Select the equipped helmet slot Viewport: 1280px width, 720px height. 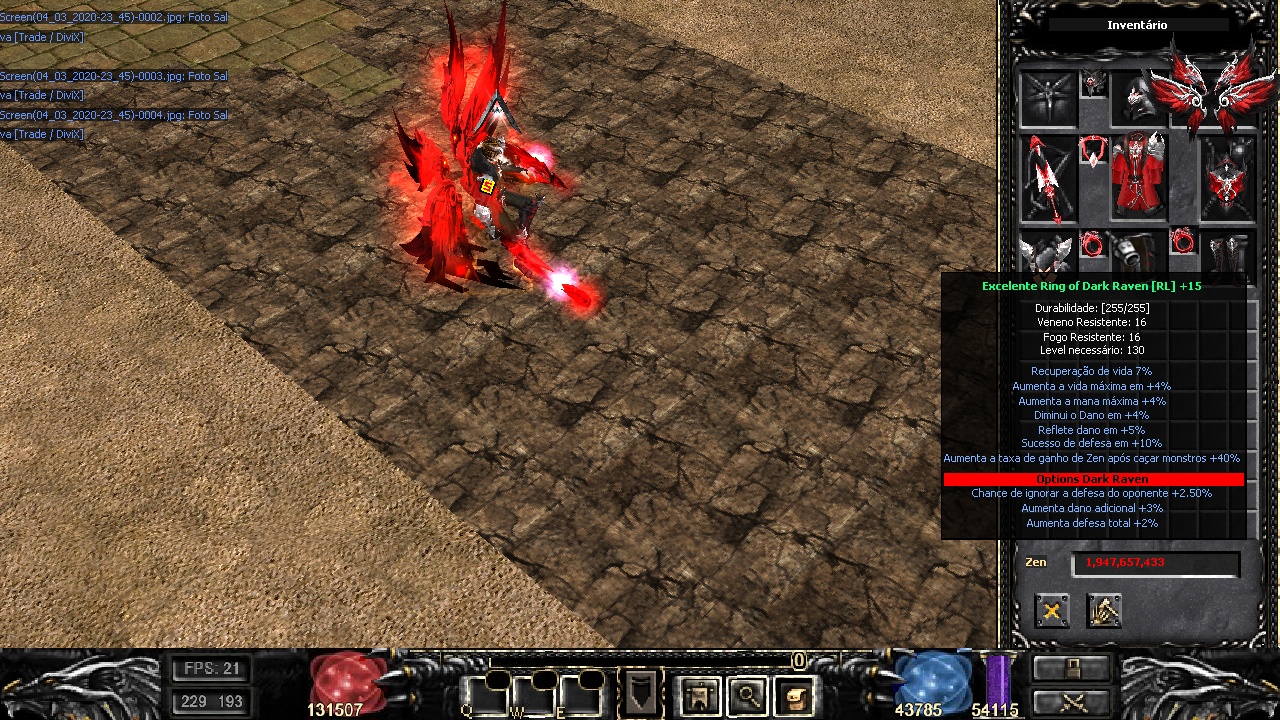click(x=1136, y=98)
